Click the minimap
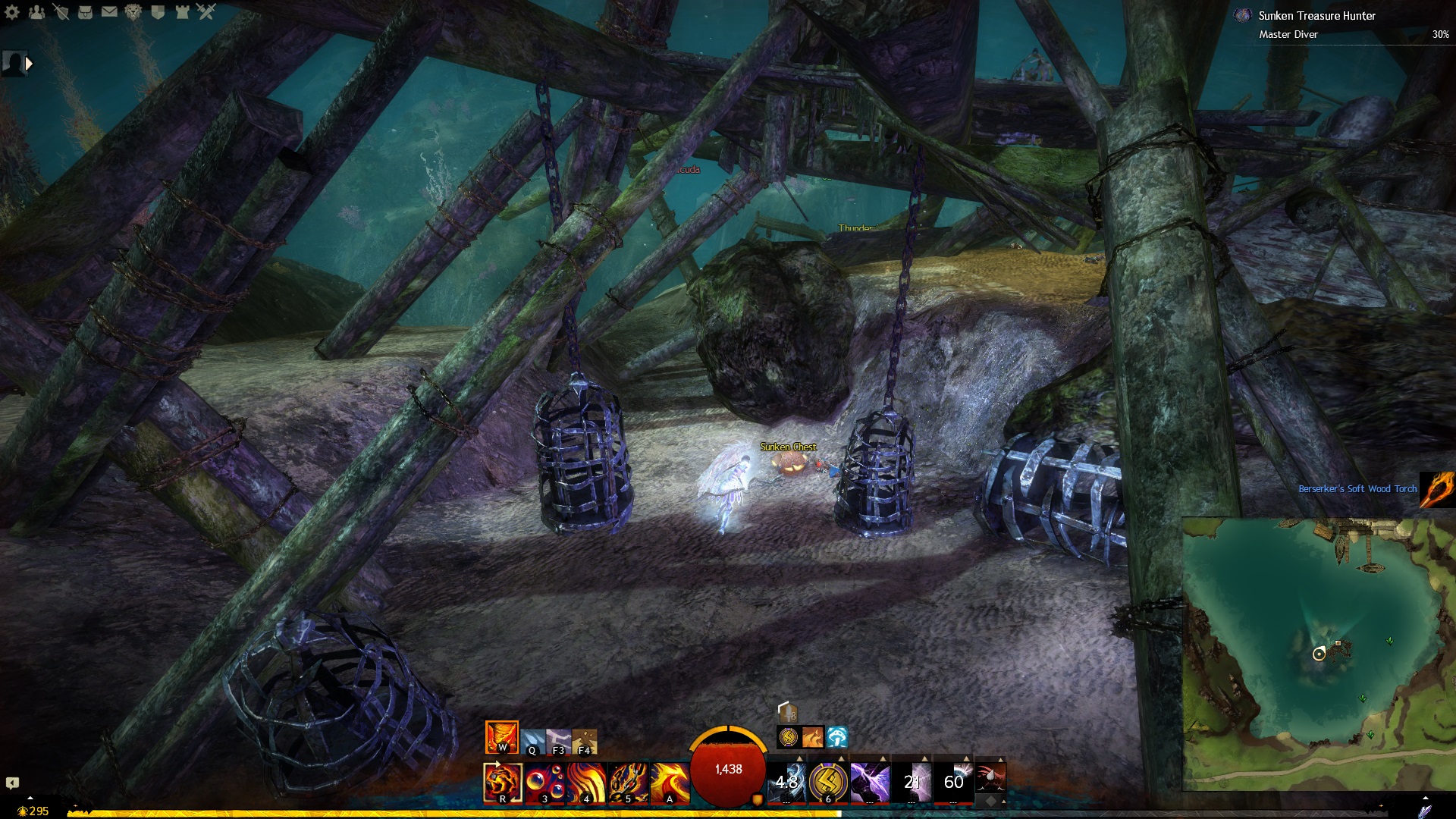This screenshot has width=1456, height=819. (1319, 654)
